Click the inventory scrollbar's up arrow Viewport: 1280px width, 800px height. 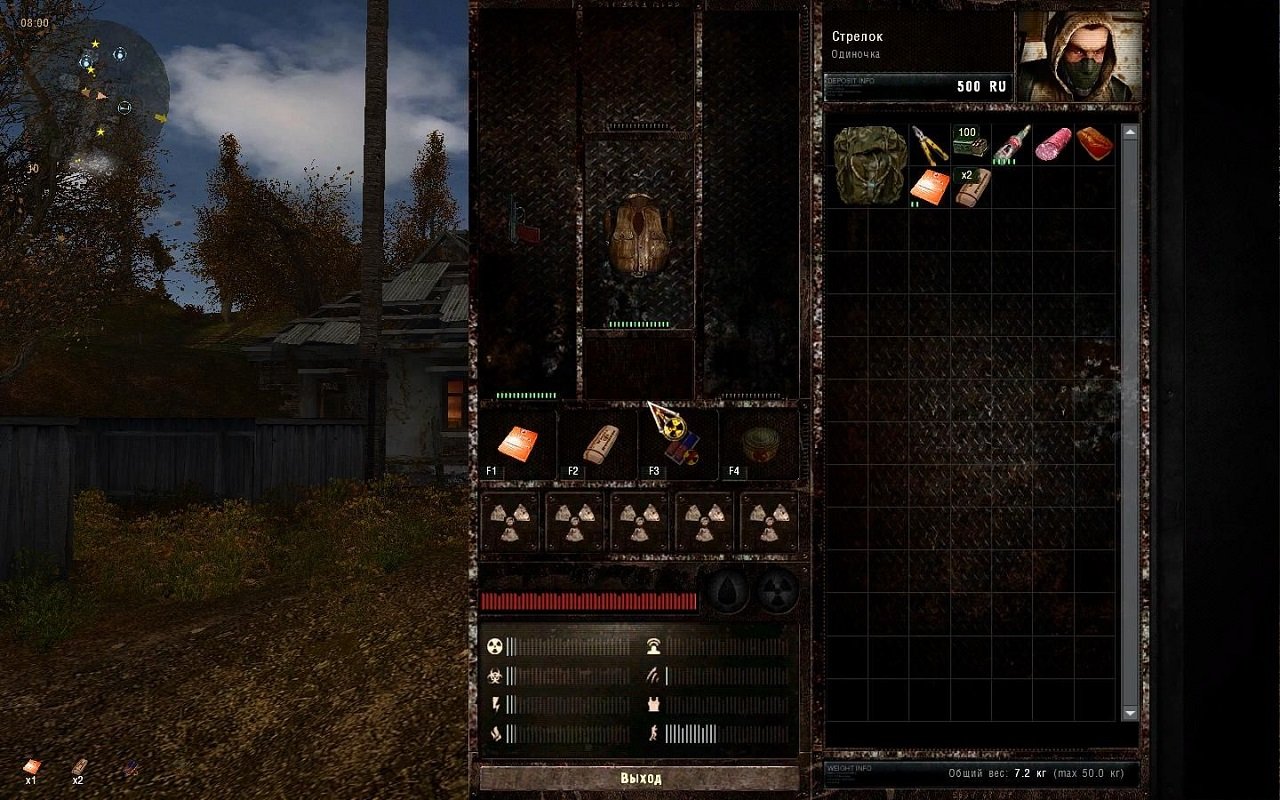[x=1130, y=132]
